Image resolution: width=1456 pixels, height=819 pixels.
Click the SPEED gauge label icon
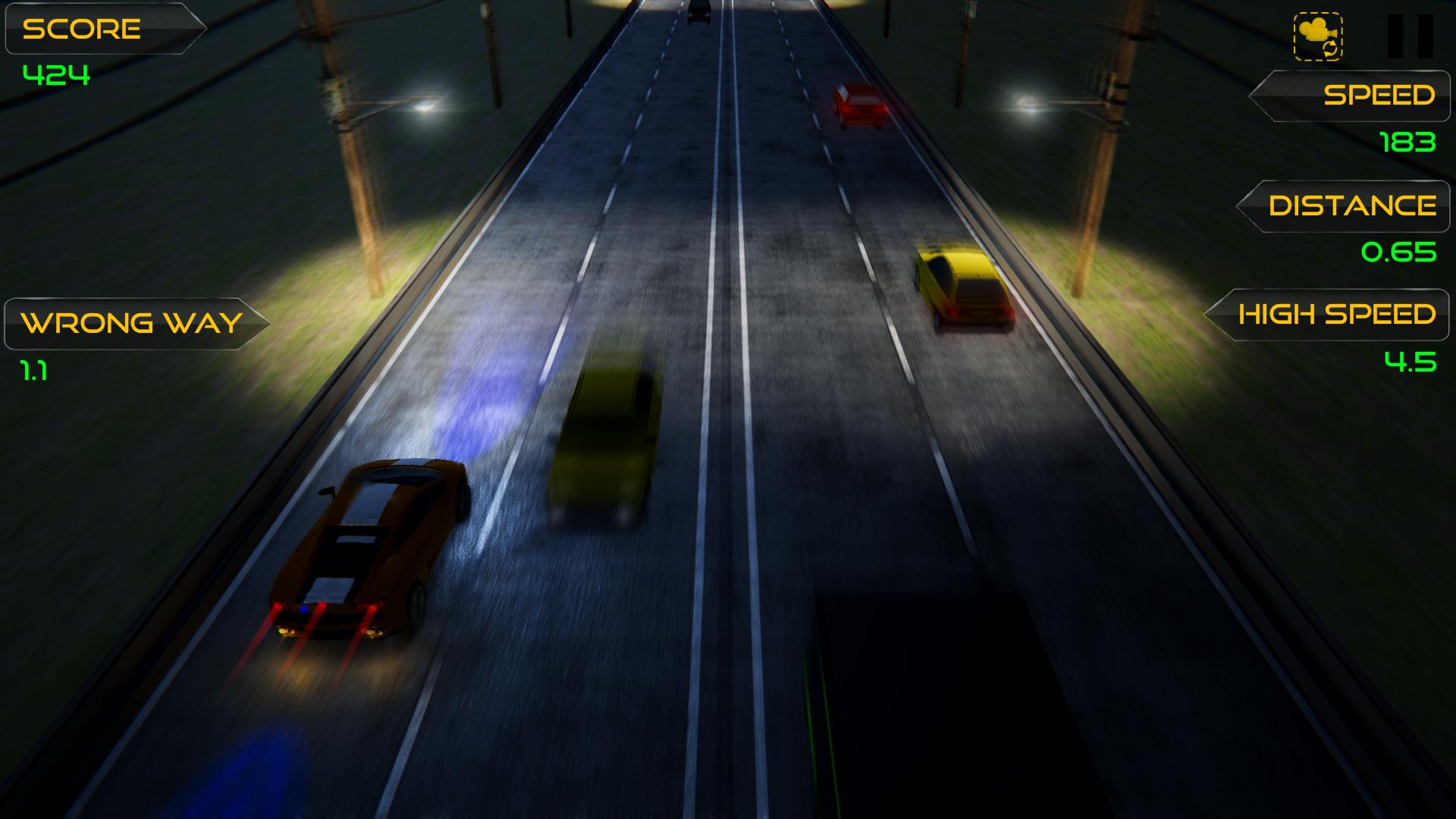[1357, 96]
